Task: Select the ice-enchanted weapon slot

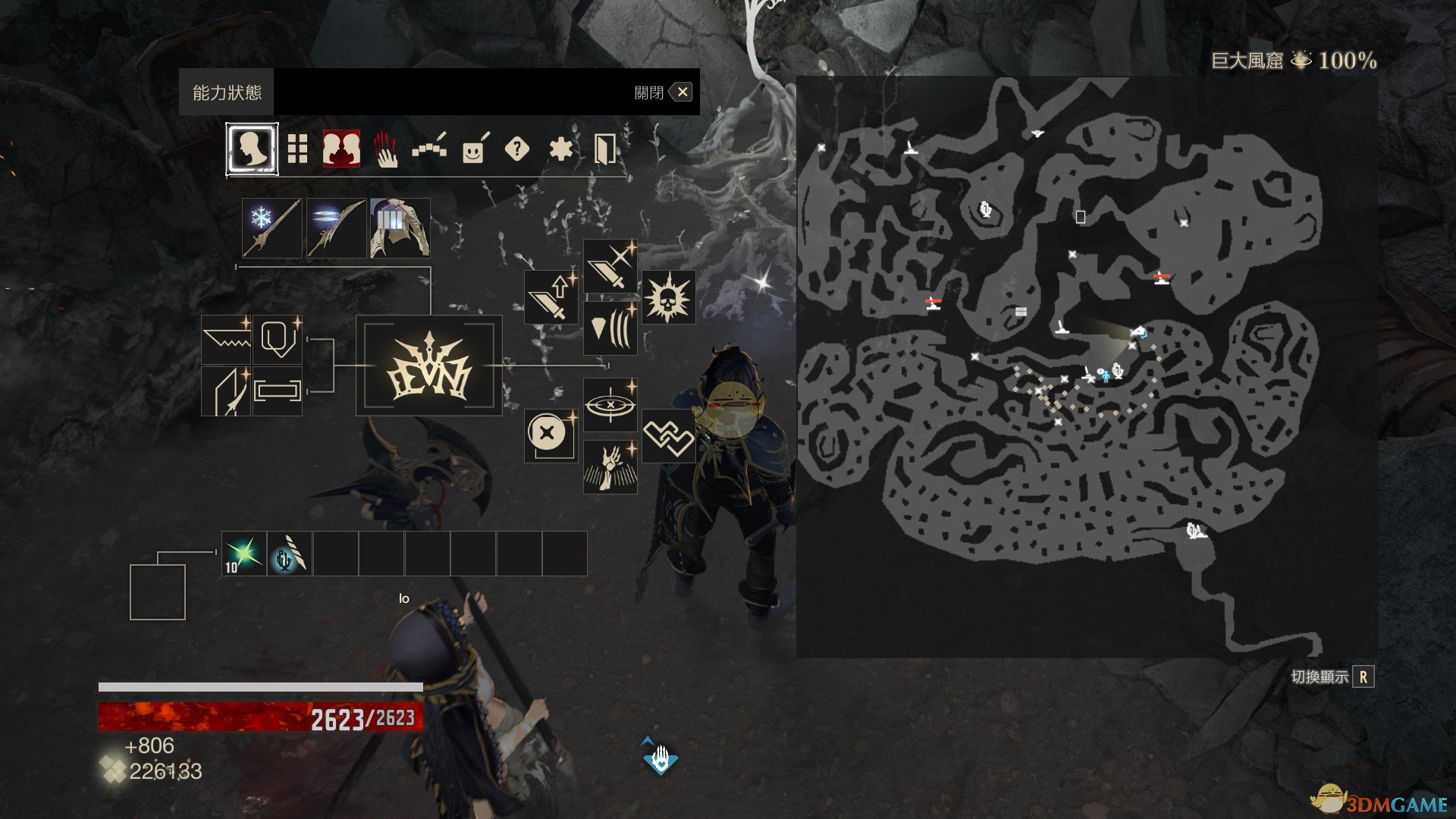Action: tap(272, 228)
